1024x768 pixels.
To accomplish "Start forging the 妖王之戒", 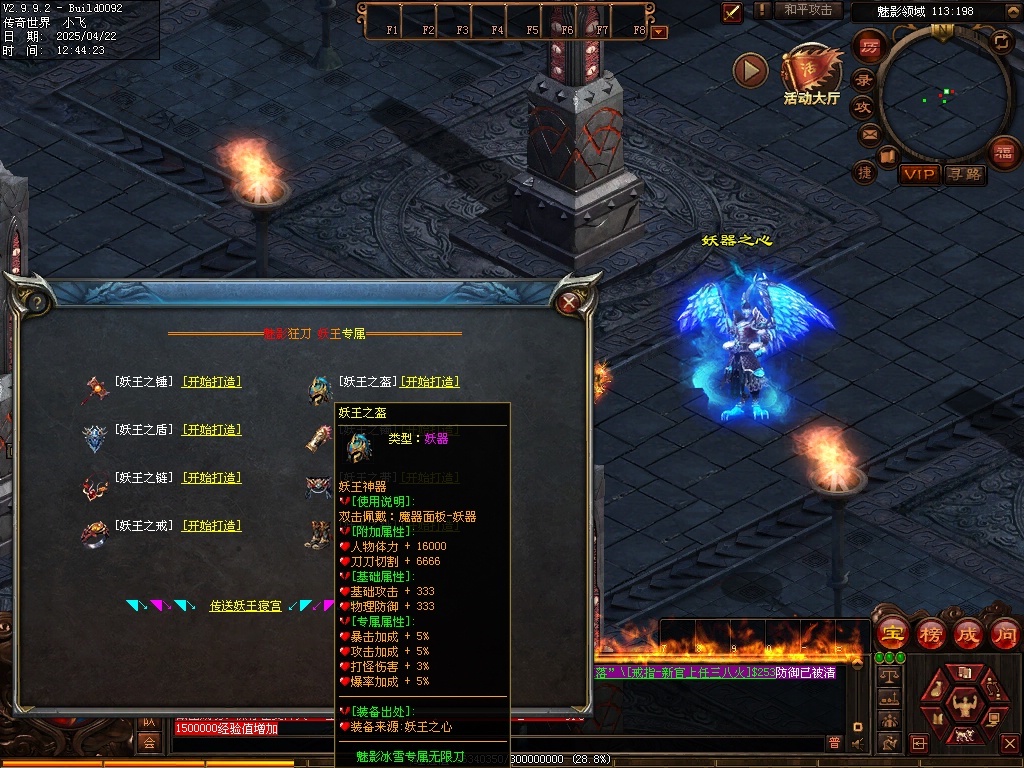I will pyautogui.click(x=211, y=525).
